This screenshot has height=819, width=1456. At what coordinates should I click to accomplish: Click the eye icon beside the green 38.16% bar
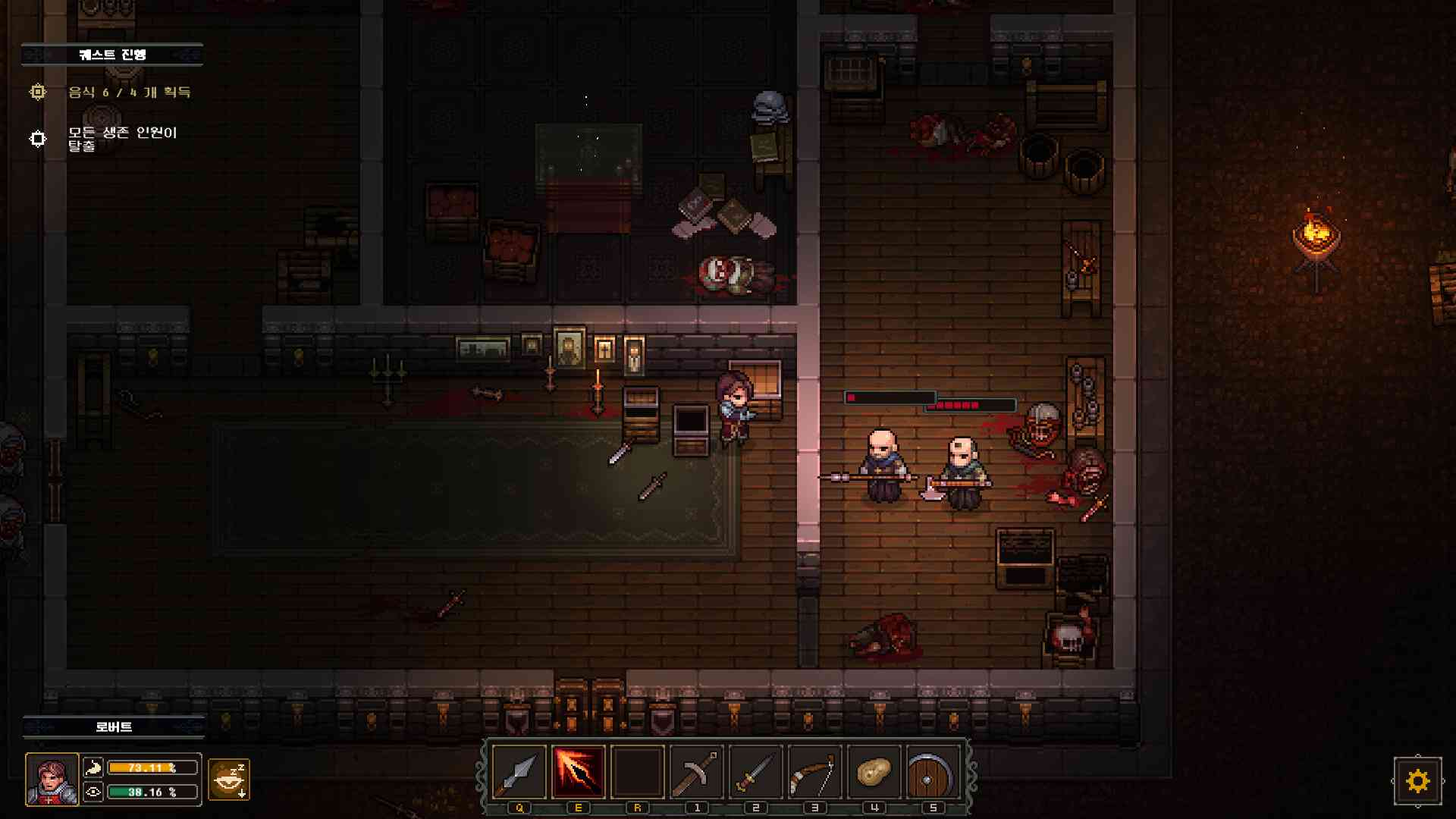(93, 793)
